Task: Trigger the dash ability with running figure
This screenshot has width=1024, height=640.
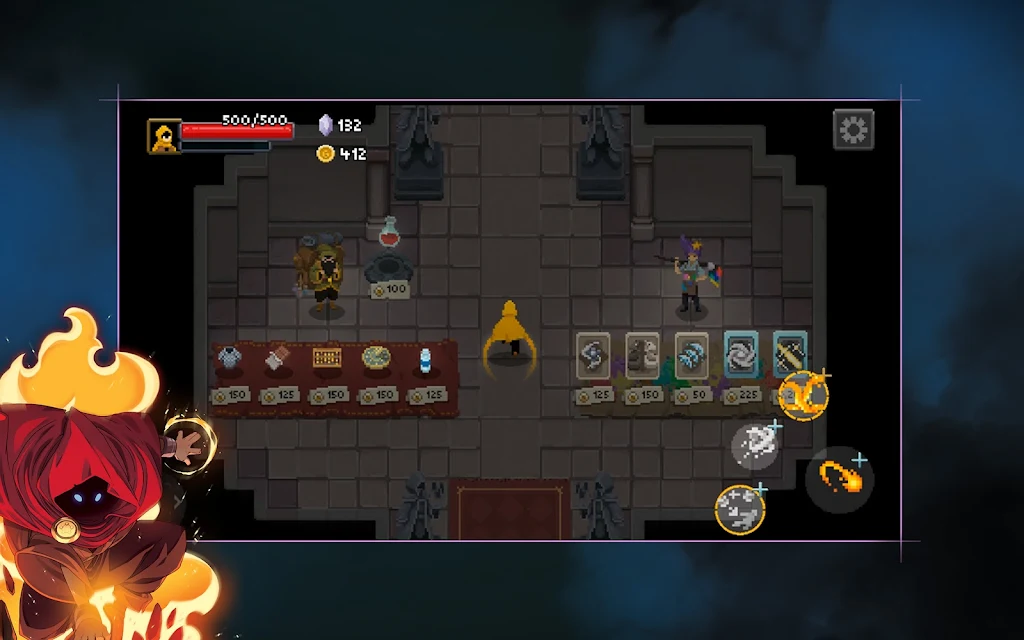Action: click(740, 509)
